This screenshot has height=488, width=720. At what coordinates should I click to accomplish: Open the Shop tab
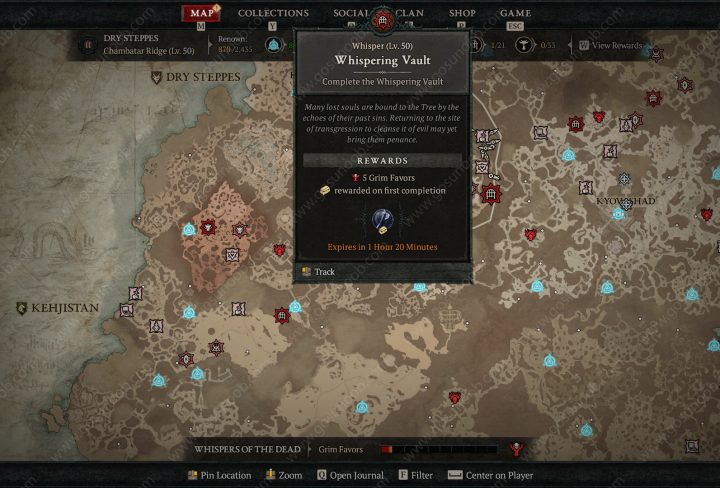point(462,13)
